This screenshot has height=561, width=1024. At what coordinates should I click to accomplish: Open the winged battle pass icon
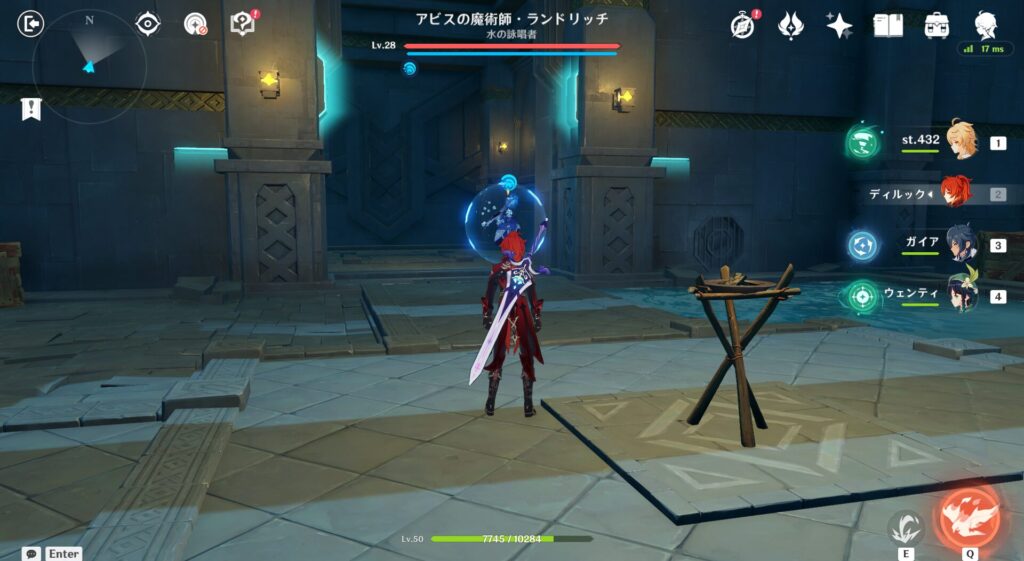click(x=791, y=25)
